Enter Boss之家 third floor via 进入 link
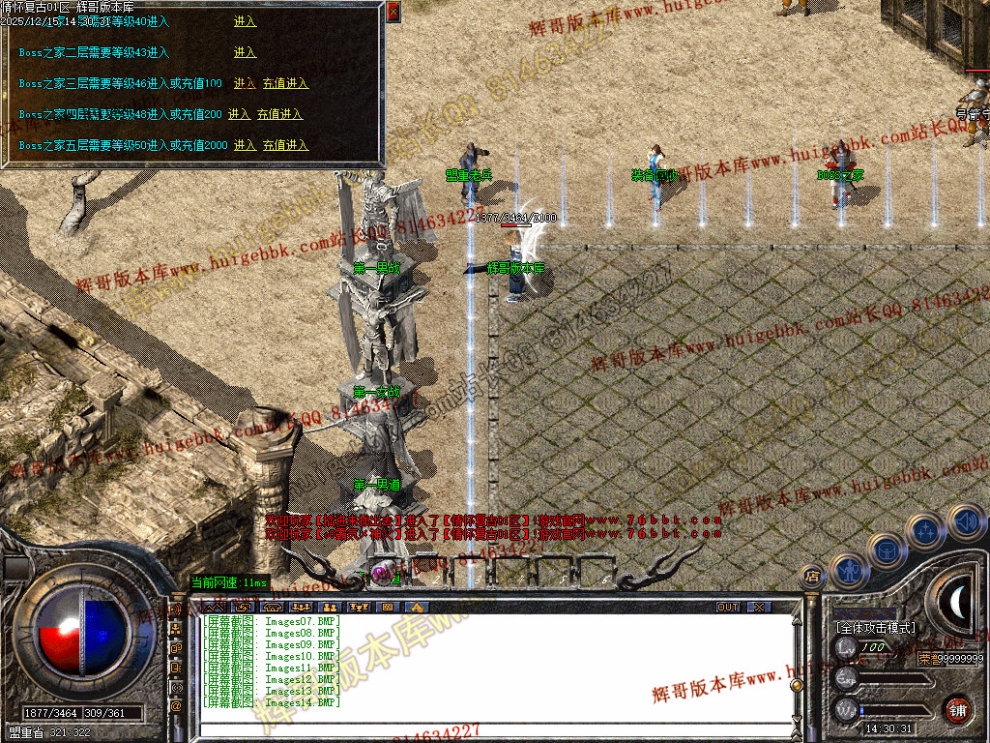Screen dimensions: 990x743 (x=245, y=83)
